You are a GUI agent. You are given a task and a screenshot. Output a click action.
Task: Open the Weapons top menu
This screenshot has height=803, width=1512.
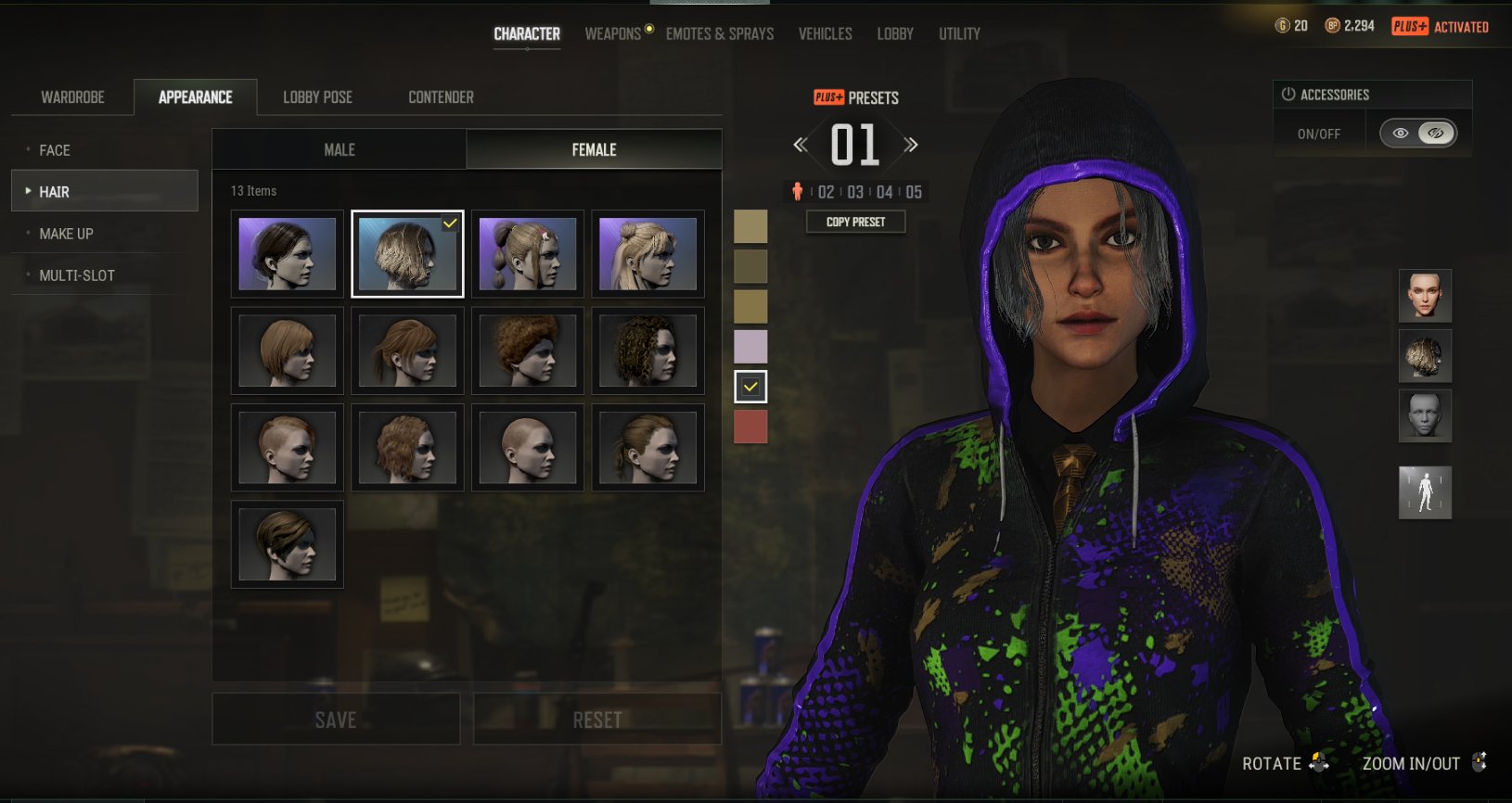click(612, 34)
